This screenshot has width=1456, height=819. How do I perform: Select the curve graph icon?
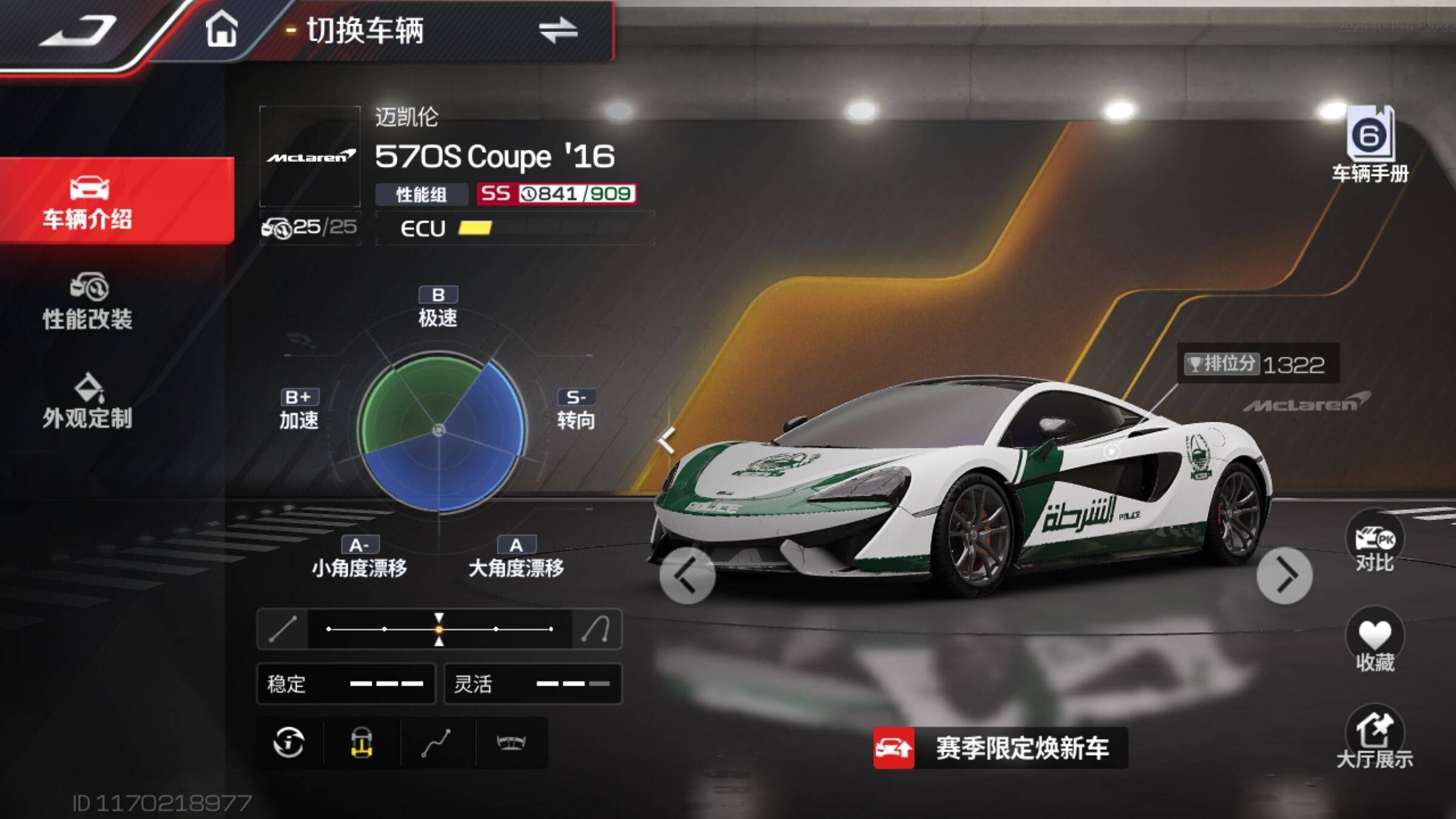coord(436,743)
